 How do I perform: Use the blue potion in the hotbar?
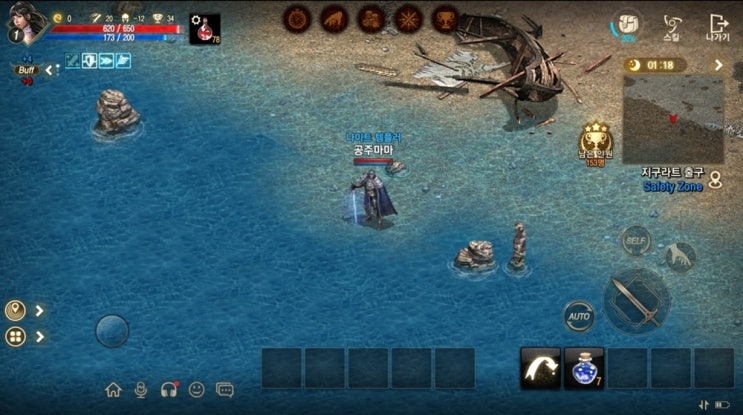click(x=583, y=368)
